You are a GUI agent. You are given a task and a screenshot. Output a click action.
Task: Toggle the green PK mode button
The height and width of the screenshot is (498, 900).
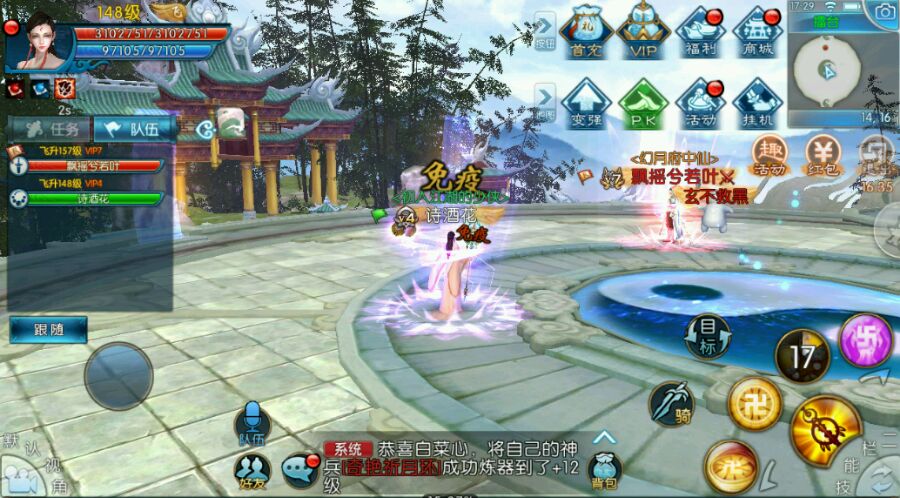tap(643, 103)
